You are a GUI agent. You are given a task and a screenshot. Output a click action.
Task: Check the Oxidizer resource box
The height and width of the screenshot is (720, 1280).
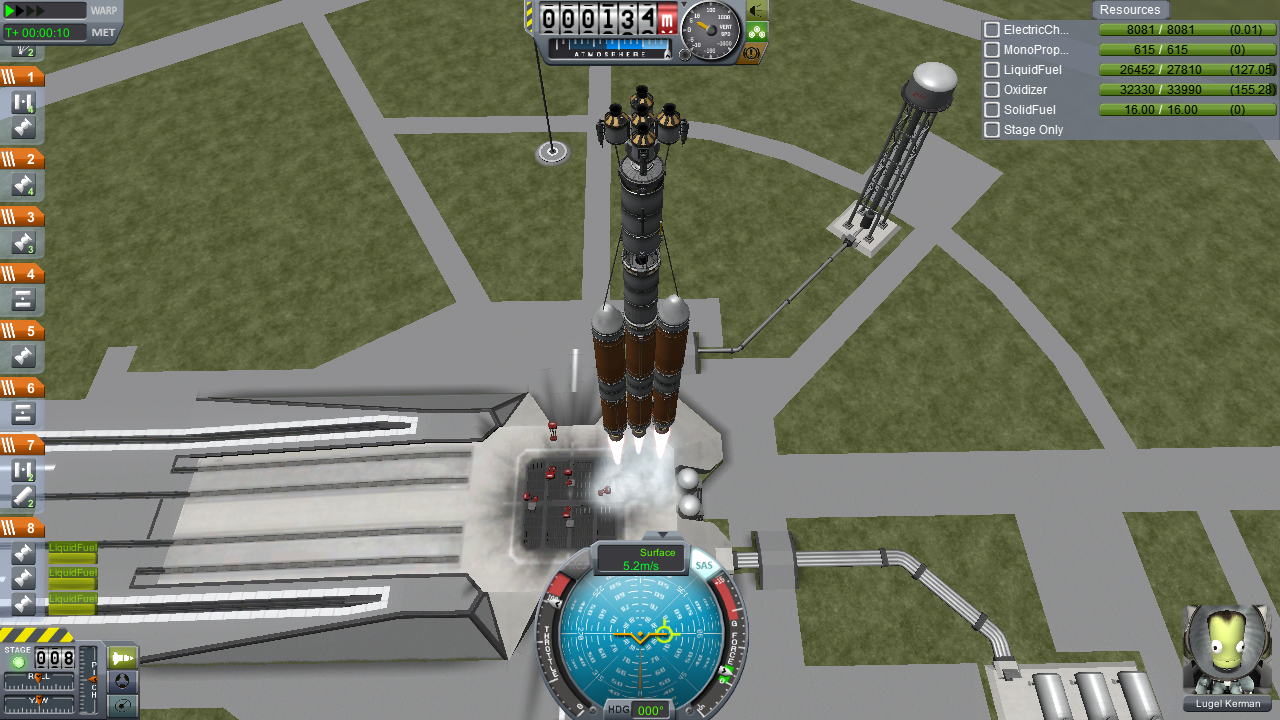(992, 90)
